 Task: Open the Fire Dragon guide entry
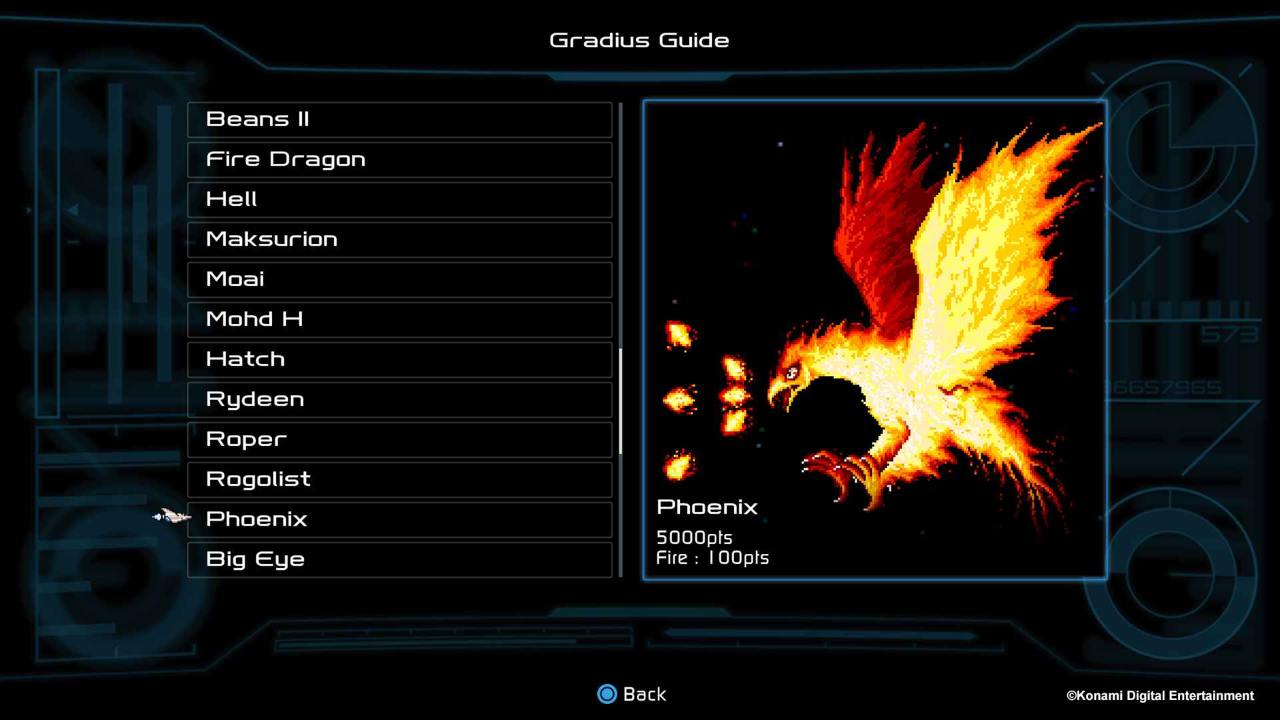(x=399, y=159)
